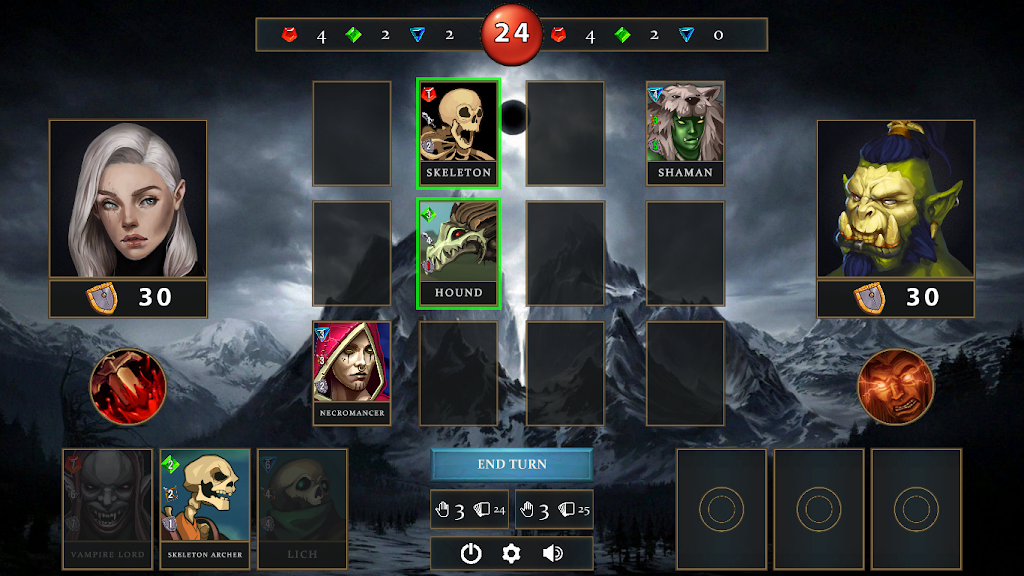Select the Skeleton card on the board
1024x576 pixels.
[458, 133]
